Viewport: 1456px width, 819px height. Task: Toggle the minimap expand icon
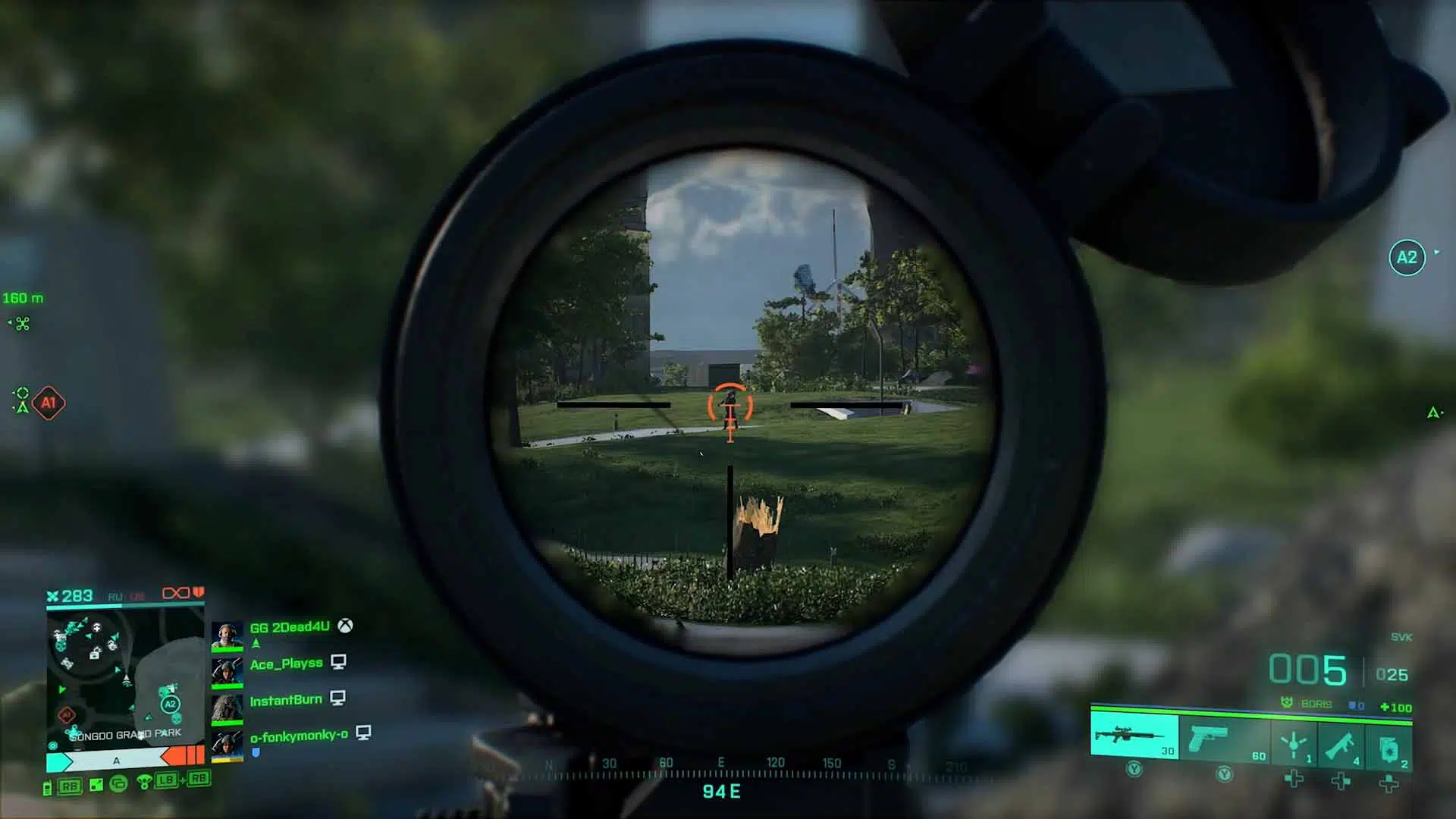point(96,786)
